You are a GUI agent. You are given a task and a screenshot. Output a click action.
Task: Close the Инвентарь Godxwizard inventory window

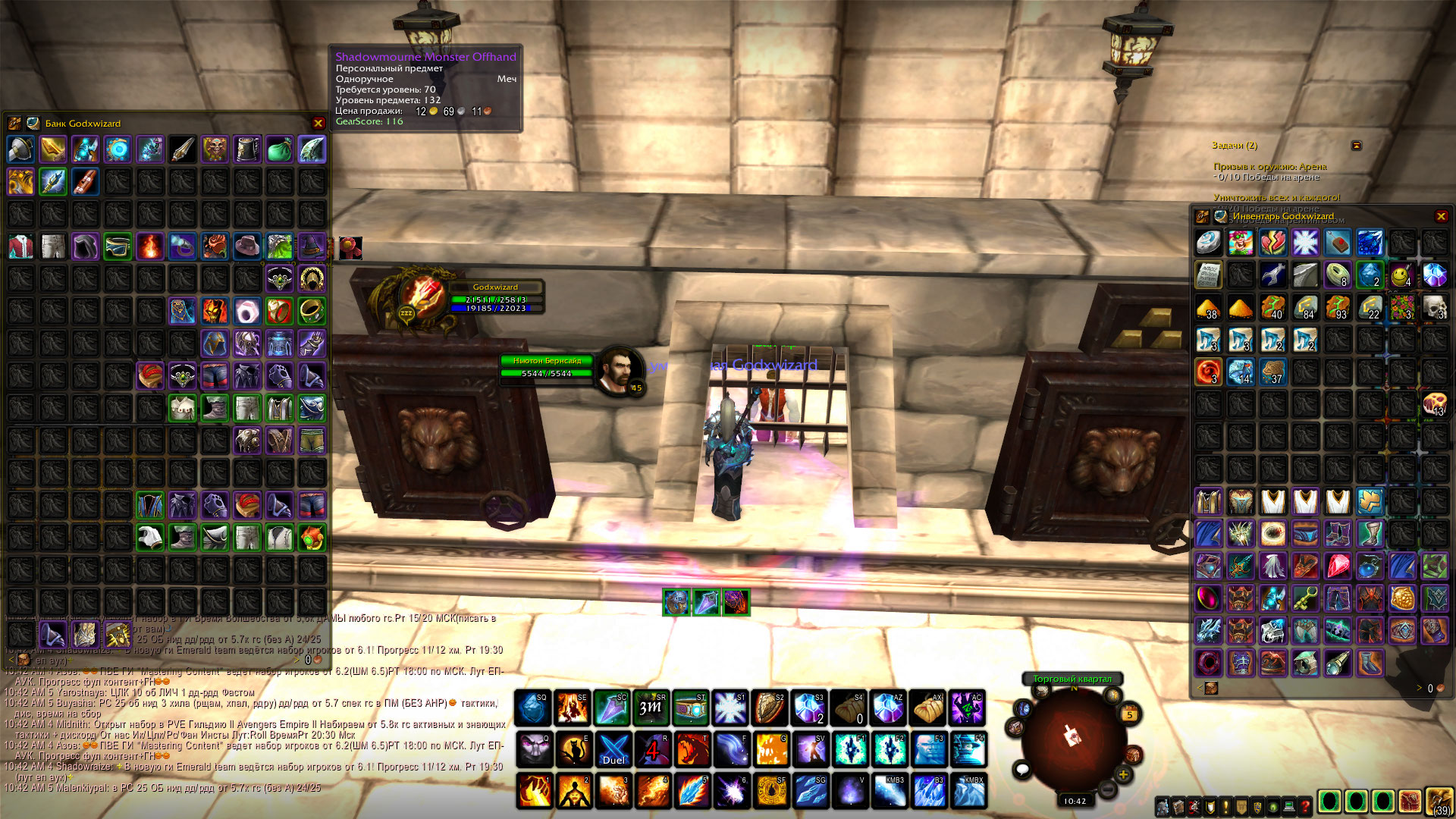tap(1441, 216)
